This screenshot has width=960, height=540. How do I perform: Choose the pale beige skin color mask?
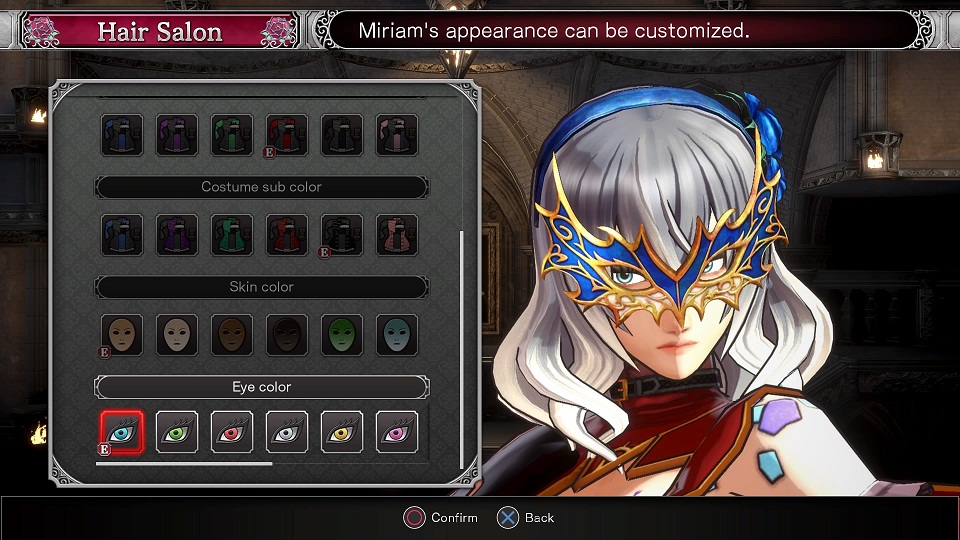pyautogui.click(x=177, y=335)
